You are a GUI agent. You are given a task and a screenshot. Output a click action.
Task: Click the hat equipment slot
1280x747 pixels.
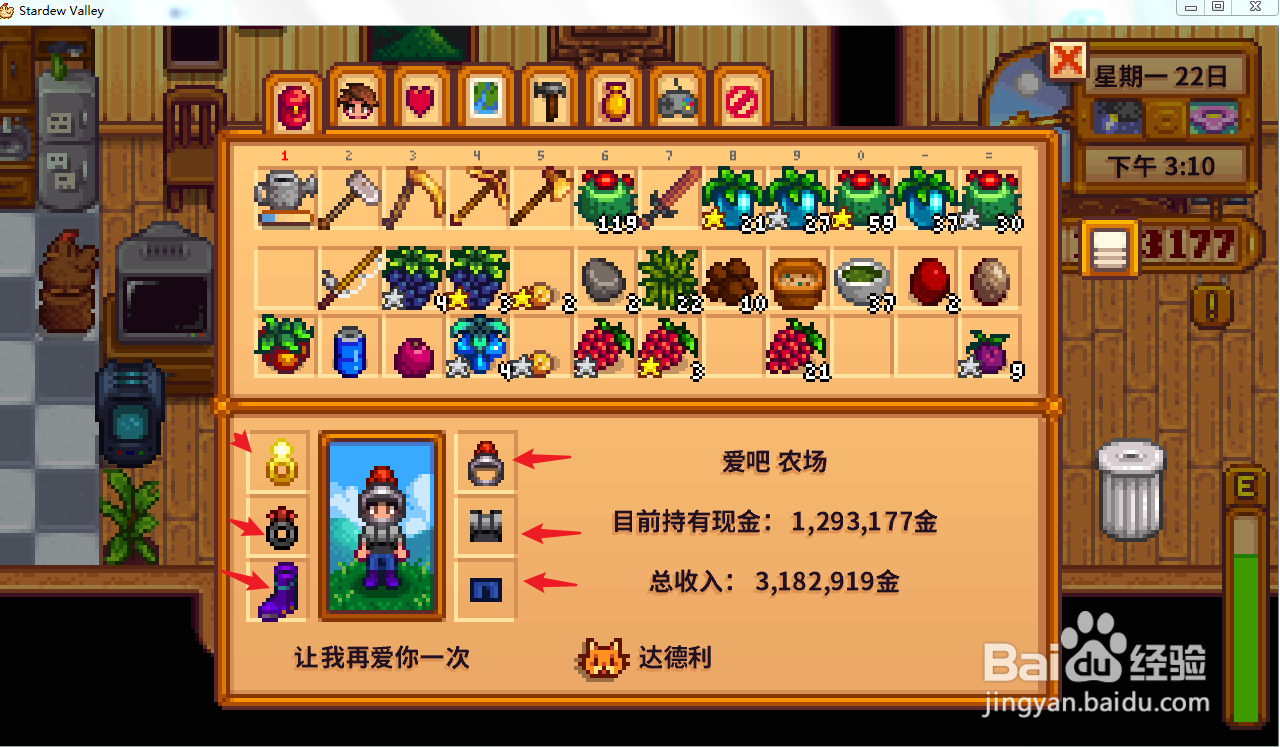pyautogui.click(x=485, y=462)
